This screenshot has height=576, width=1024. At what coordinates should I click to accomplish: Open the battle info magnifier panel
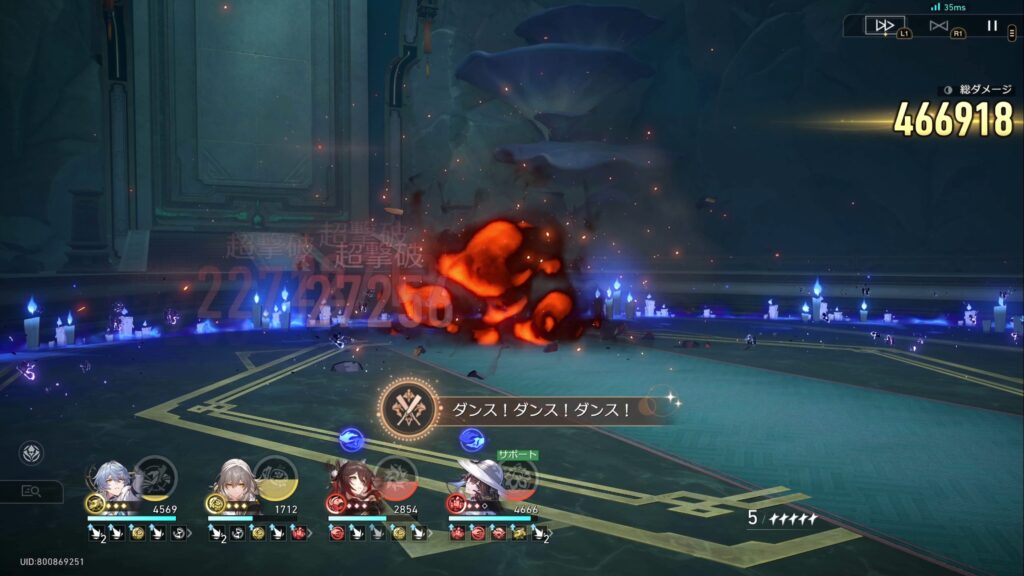[31, 491]
